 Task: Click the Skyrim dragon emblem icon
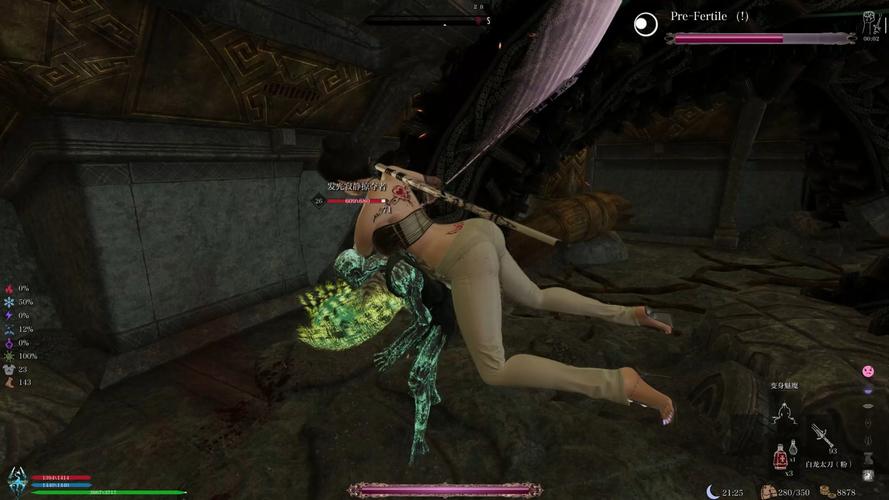16,477
